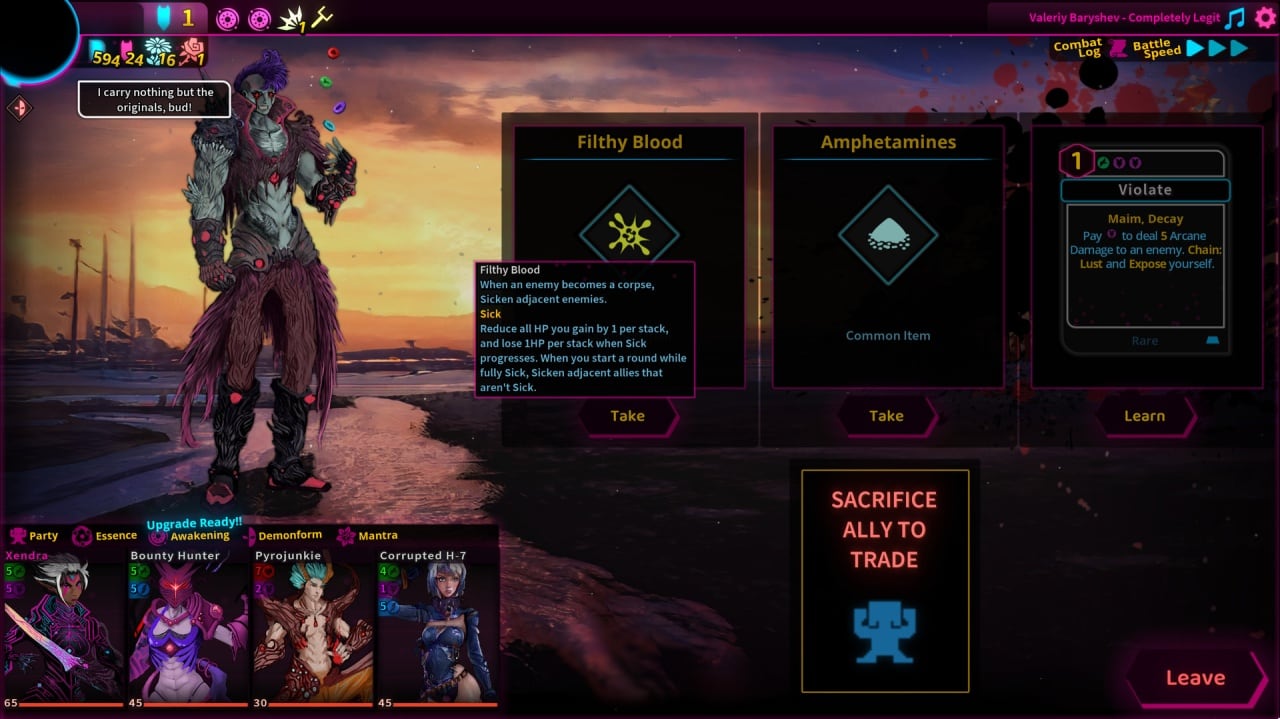Take the Filthy Blood item

(x=627, y=416)
